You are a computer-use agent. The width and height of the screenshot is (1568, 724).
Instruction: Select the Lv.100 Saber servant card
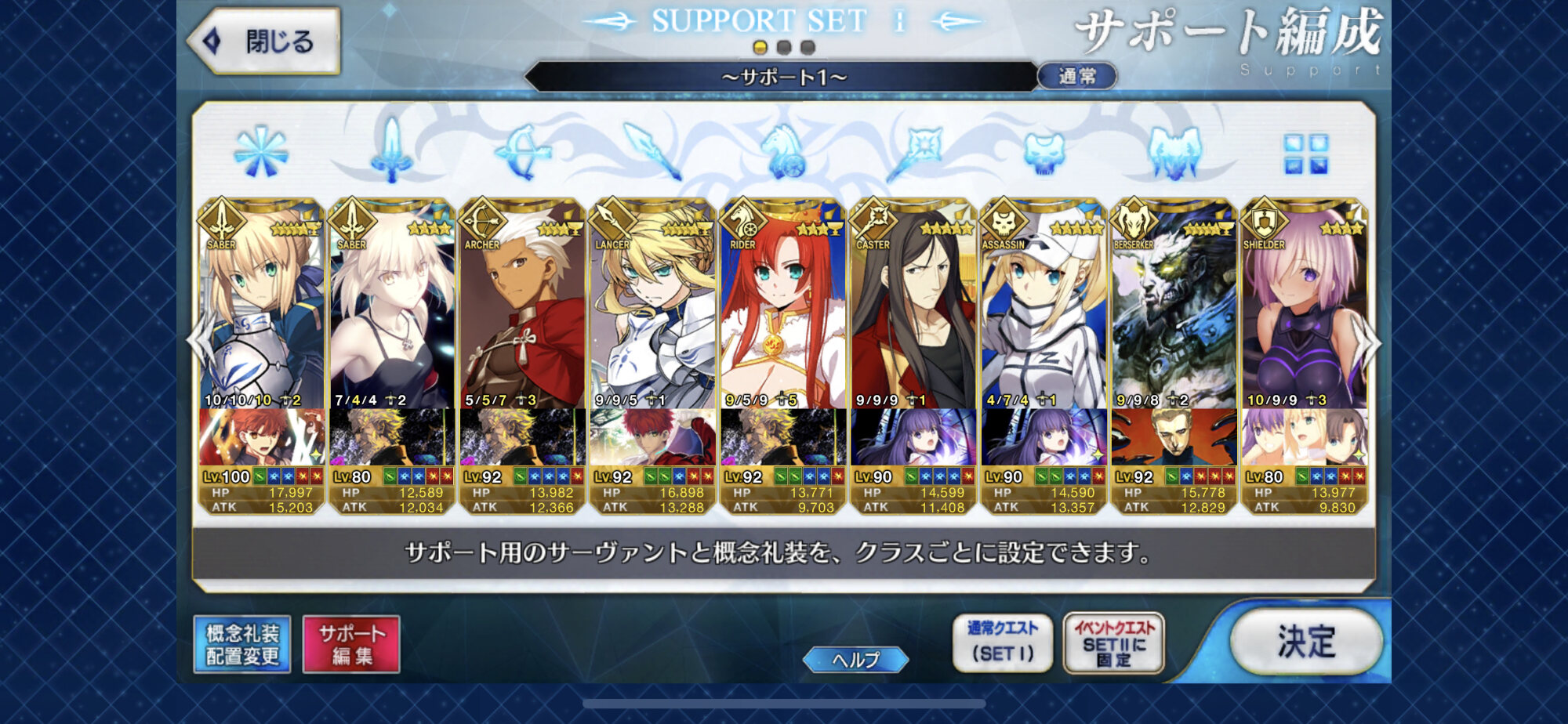261,313
